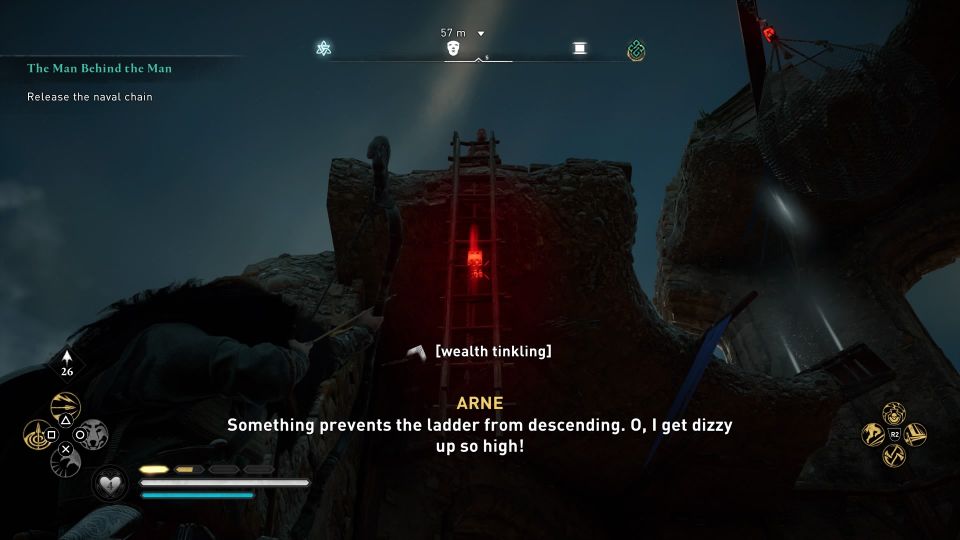Activate the skull melee ability
Screen dimensions: 960x540
tap(894, 413)
